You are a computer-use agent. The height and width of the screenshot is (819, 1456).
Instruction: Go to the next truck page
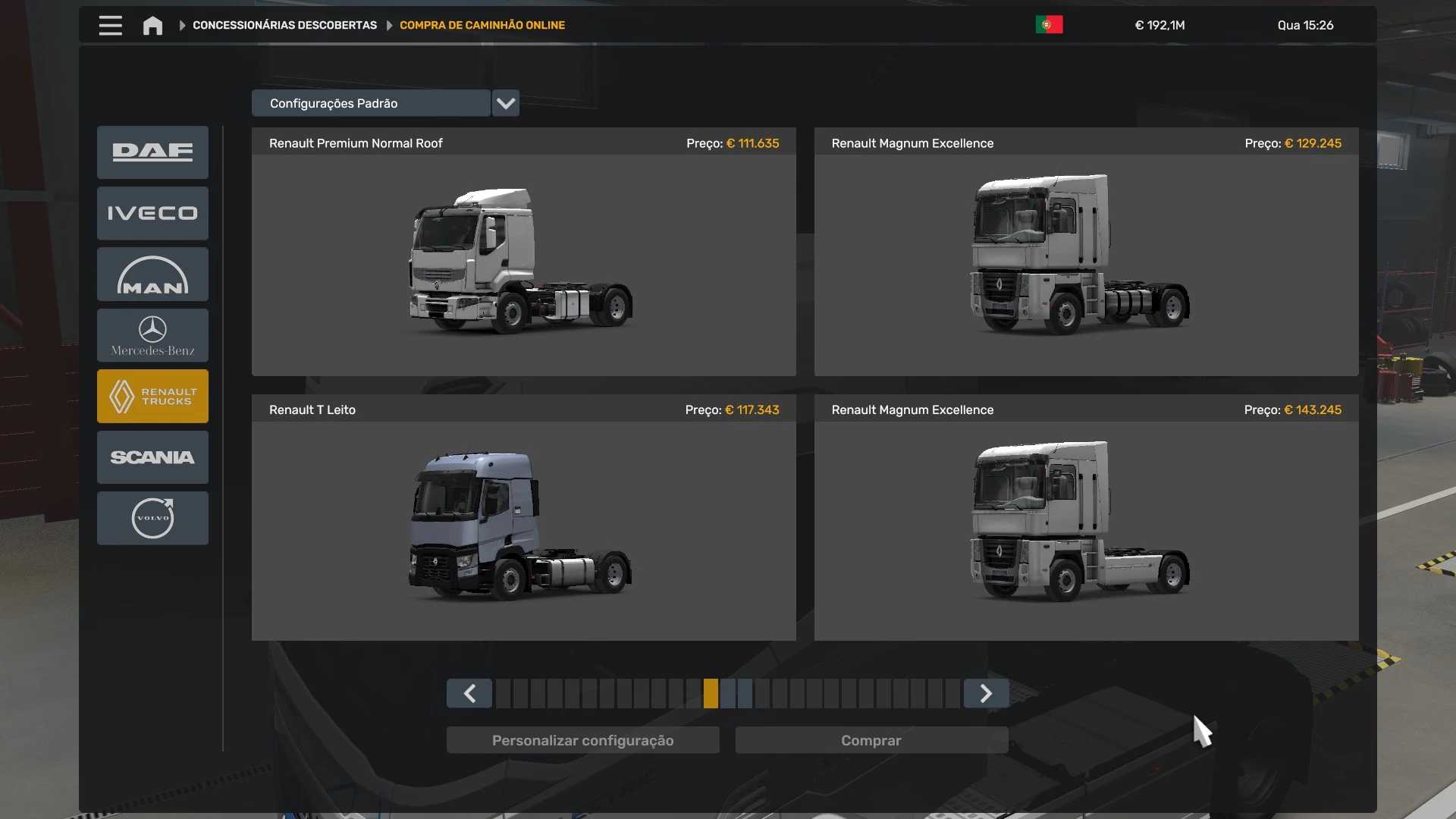(986, 693)
